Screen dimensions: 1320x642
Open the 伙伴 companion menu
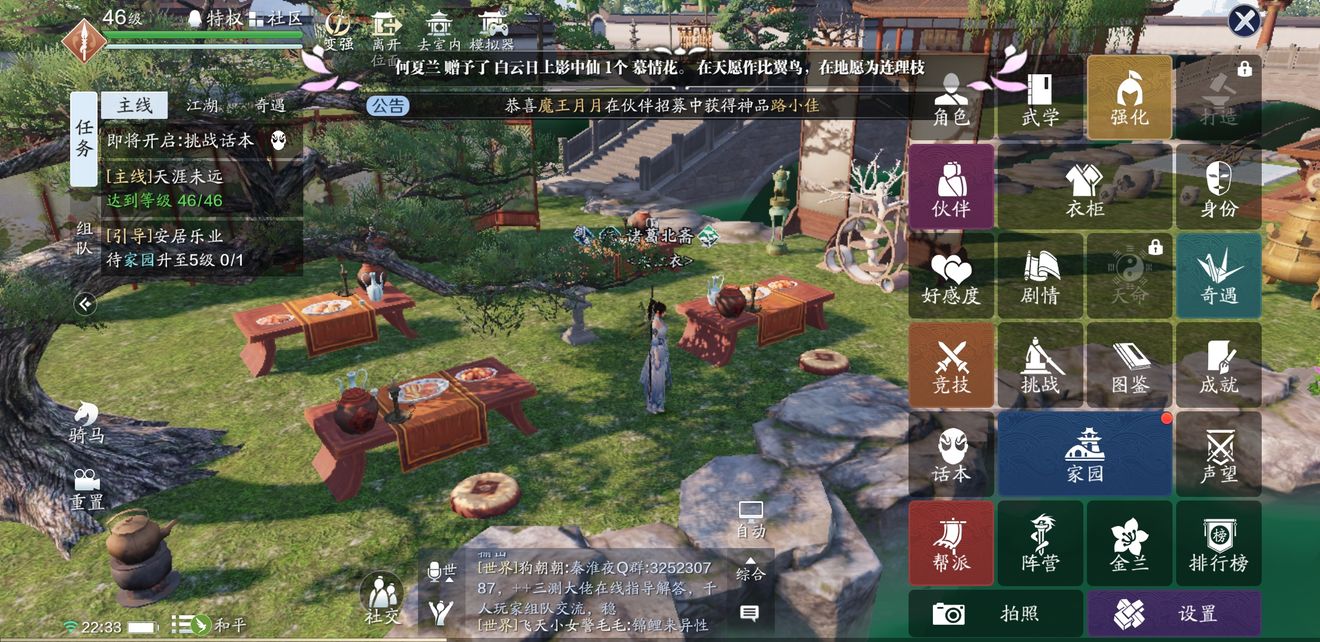951,187
